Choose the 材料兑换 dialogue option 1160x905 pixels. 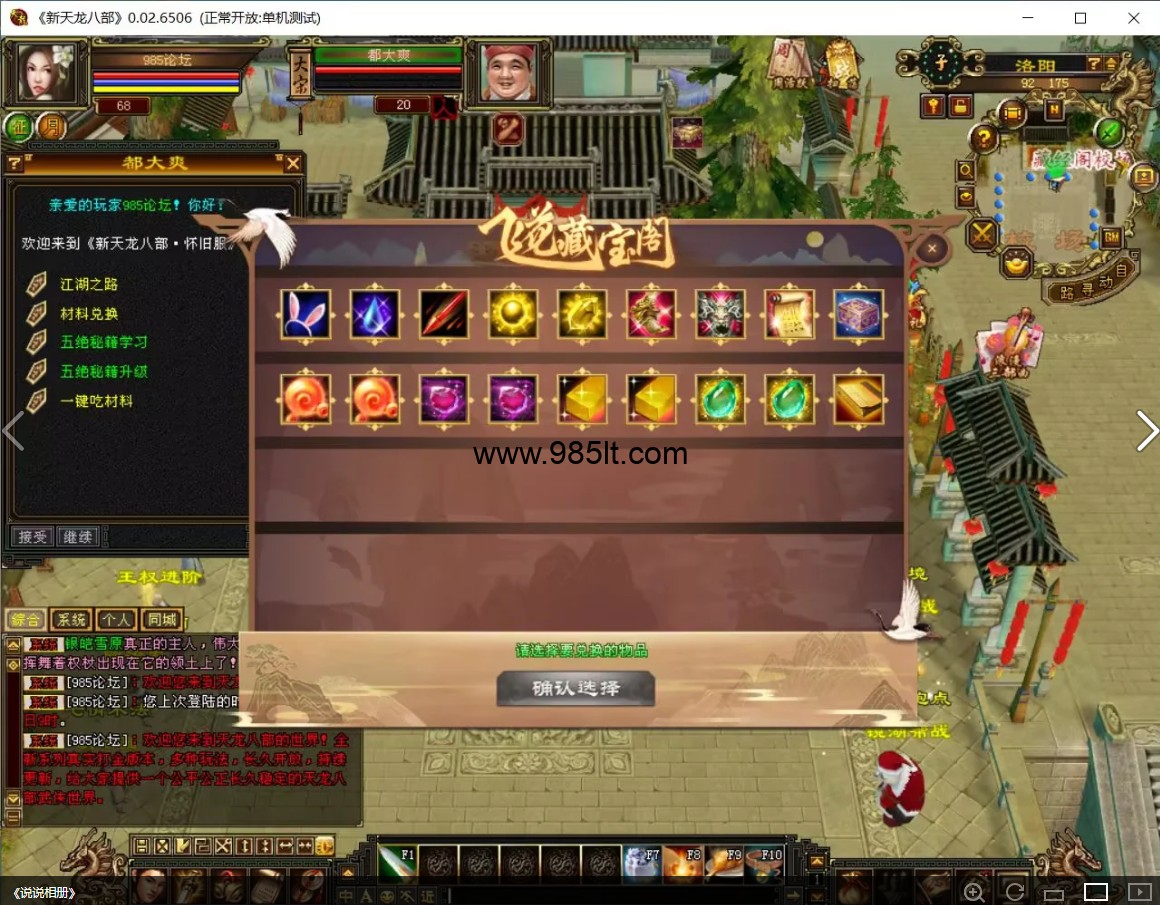[89, 313]
